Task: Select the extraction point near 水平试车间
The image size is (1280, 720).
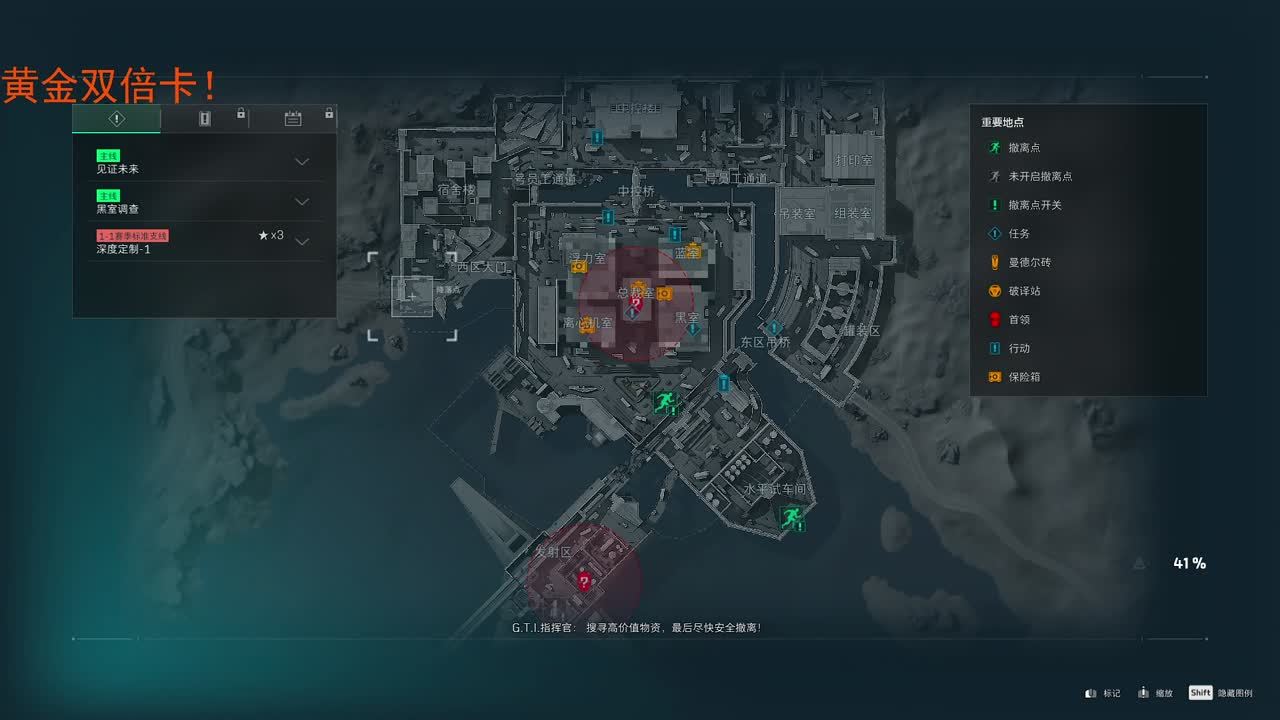Action: (791, 517)
